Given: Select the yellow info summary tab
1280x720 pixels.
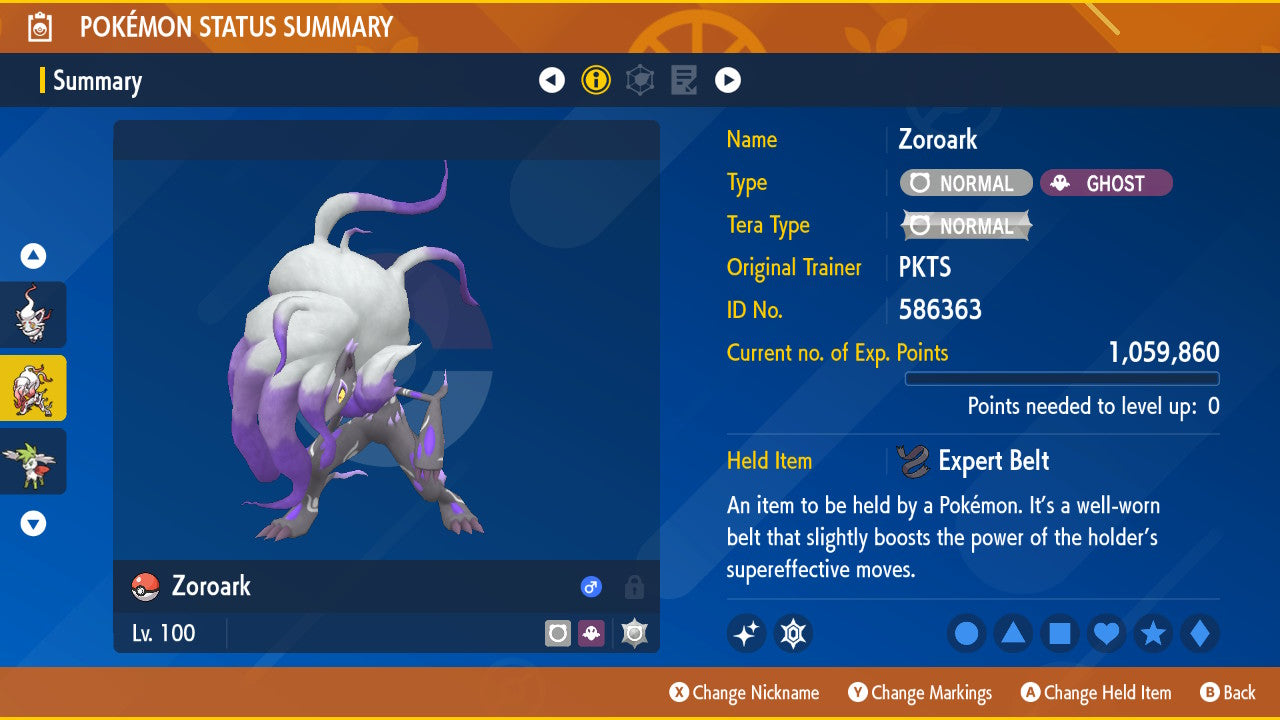Looking at the screenshot, I should [x=596, y=80].
